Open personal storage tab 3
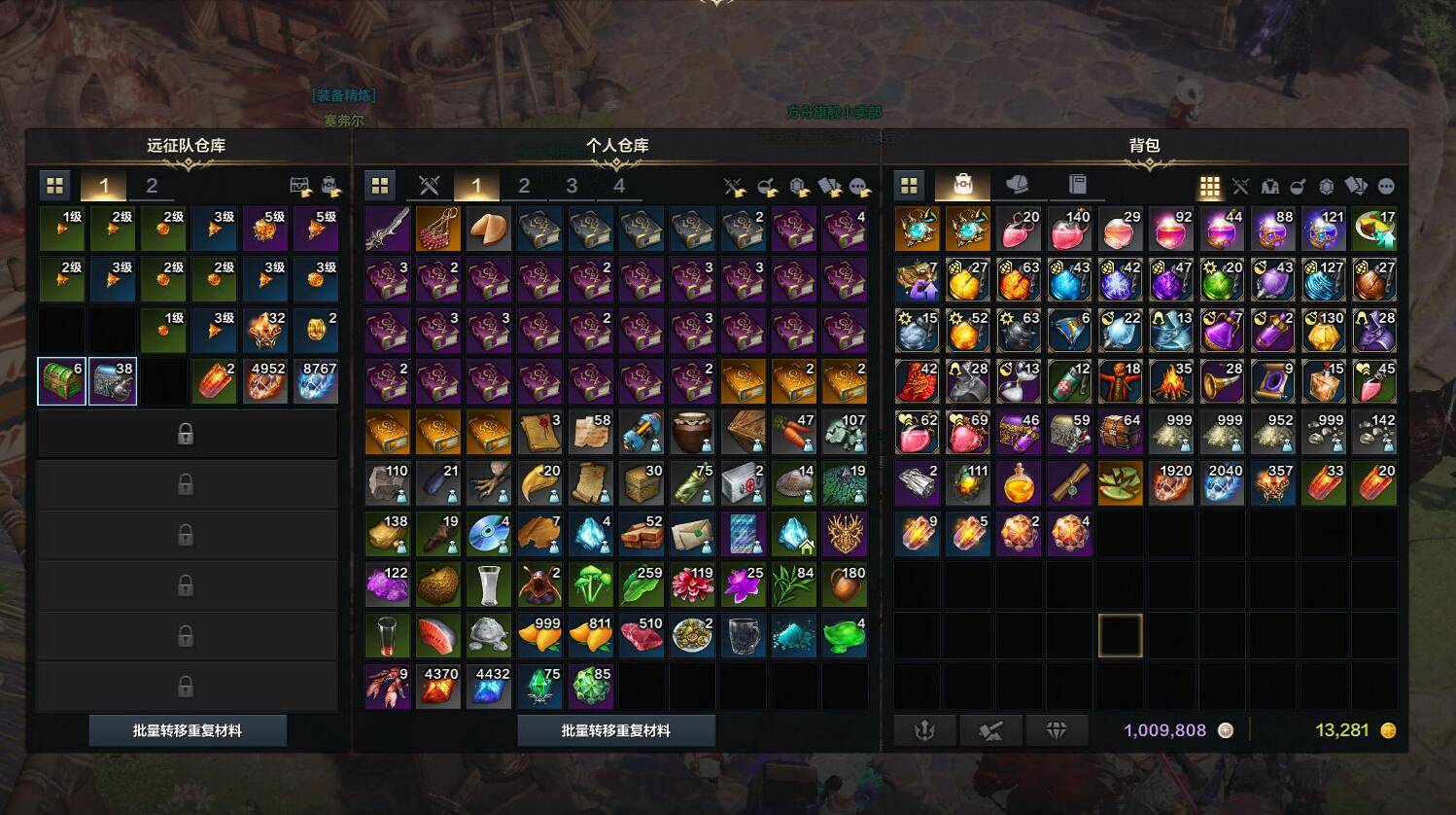Image resolution: width=1456 pixels, height=815 pixels. [x=572, y=186]
